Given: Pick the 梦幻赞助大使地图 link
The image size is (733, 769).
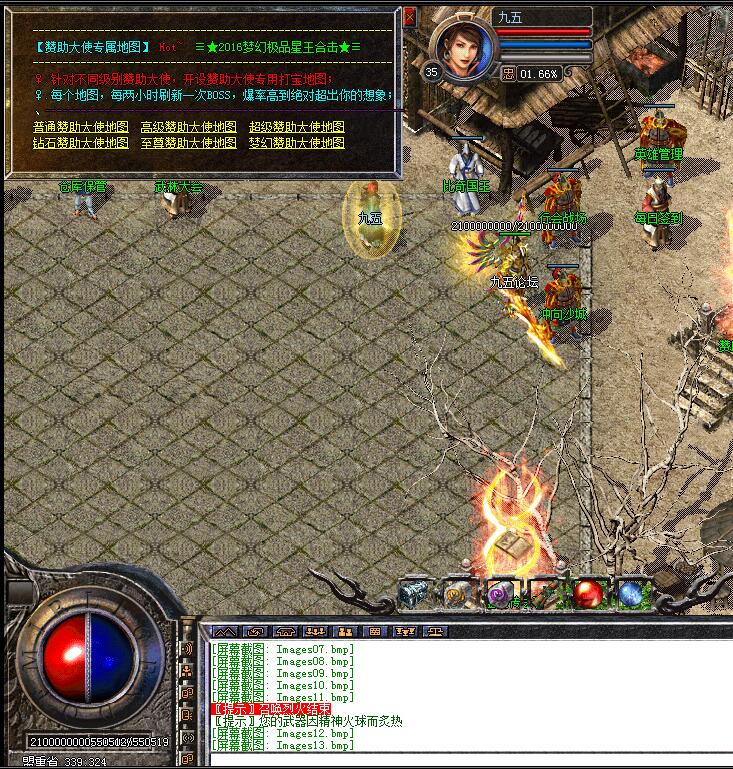Looking at the screenshot, I should 296,143.
